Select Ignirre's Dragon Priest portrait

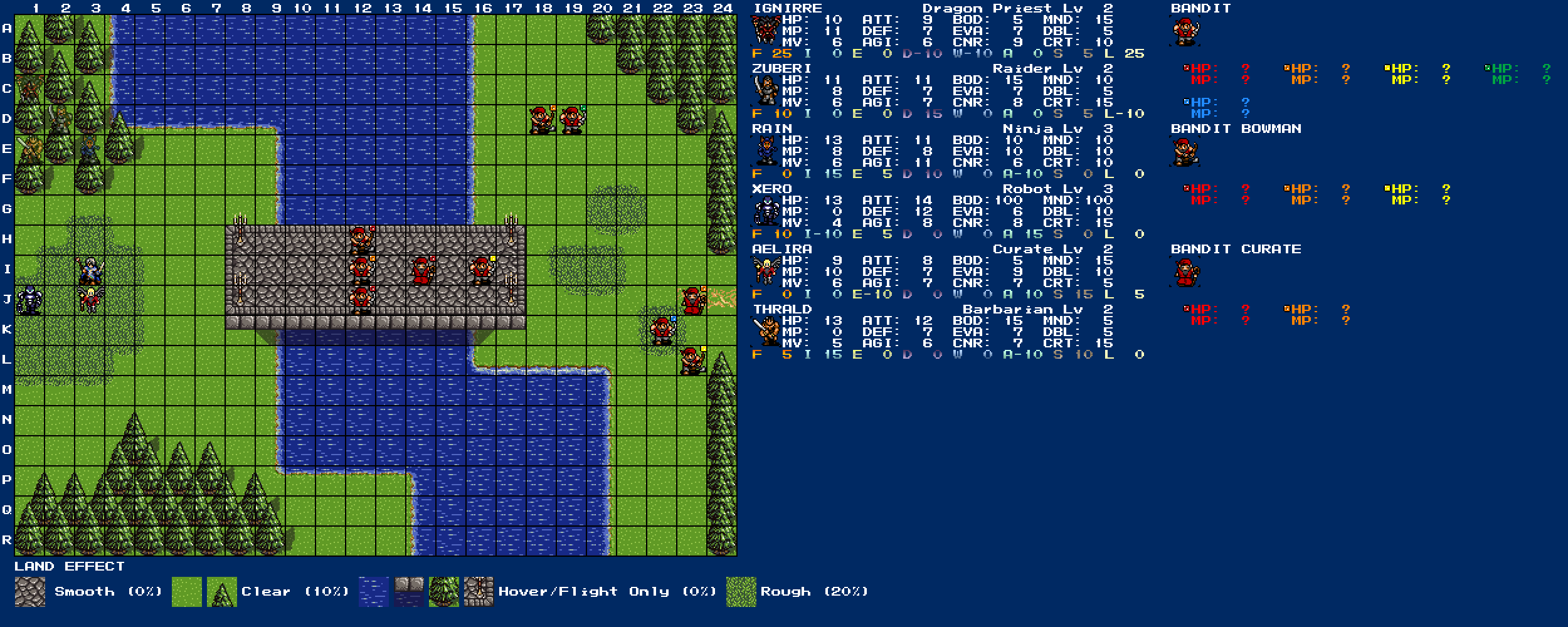tap(766, 31)
